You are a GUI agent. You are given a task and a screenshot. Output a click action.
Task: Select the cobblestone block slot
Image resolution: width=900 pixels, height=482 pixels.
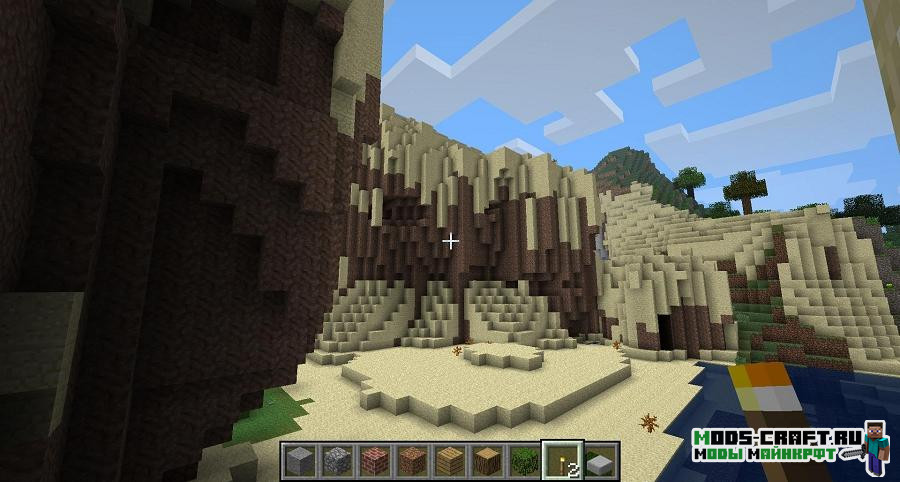(x=336, y=460)
